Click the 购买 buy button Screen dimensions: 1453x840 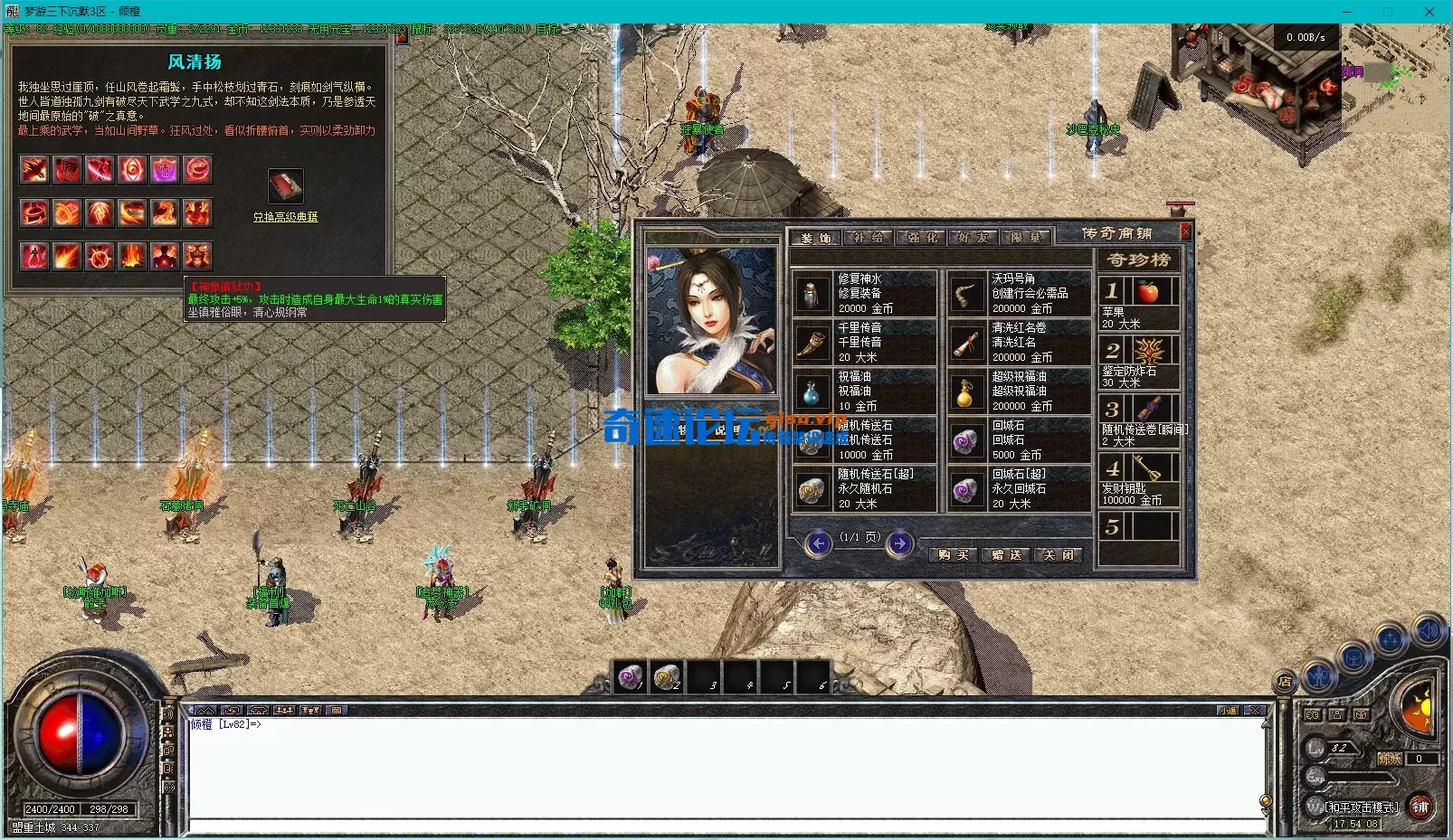(953, 554)
